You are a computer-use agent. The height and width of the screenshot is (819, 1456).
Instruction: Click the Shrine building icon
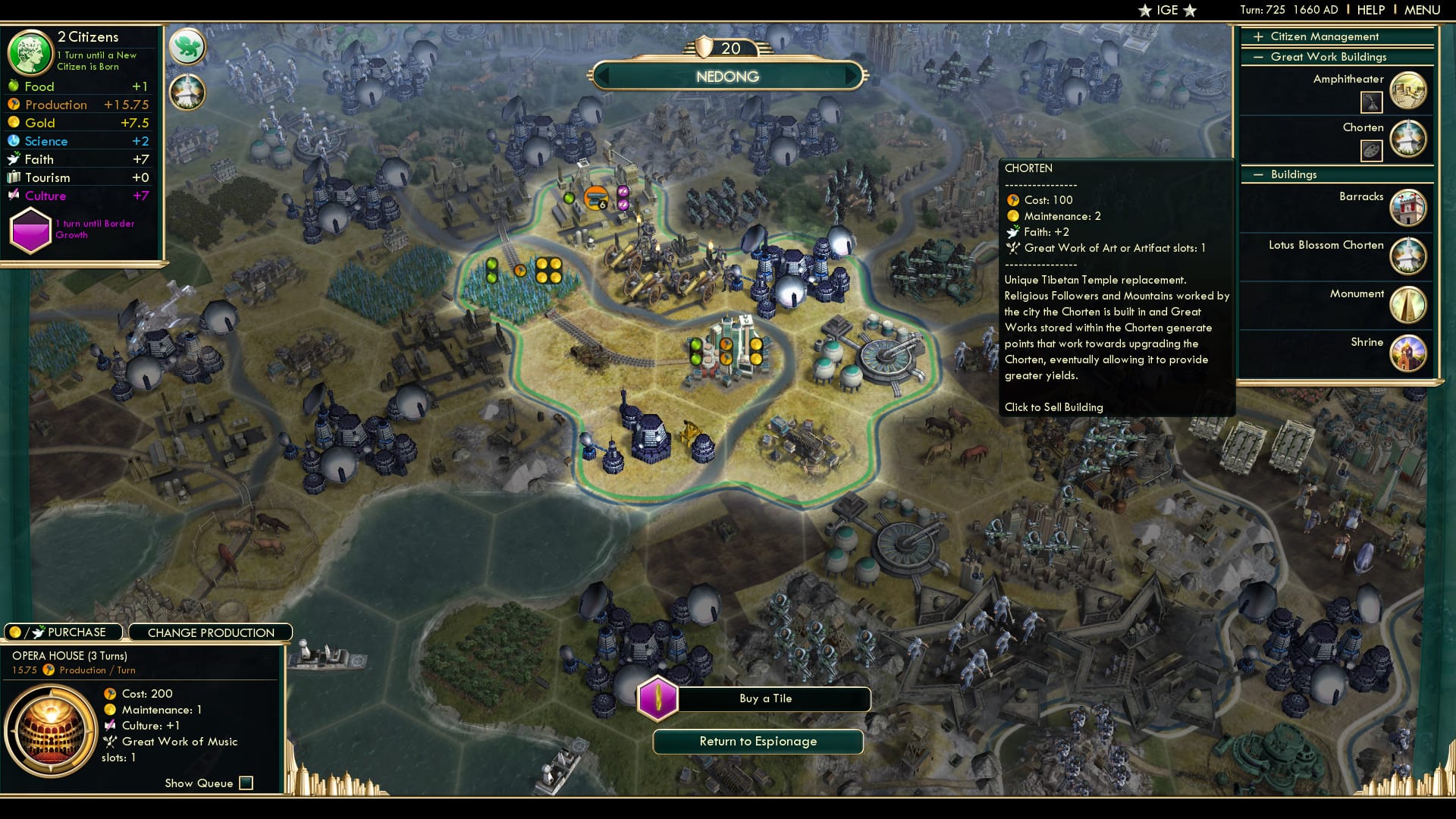point(1408,353)
